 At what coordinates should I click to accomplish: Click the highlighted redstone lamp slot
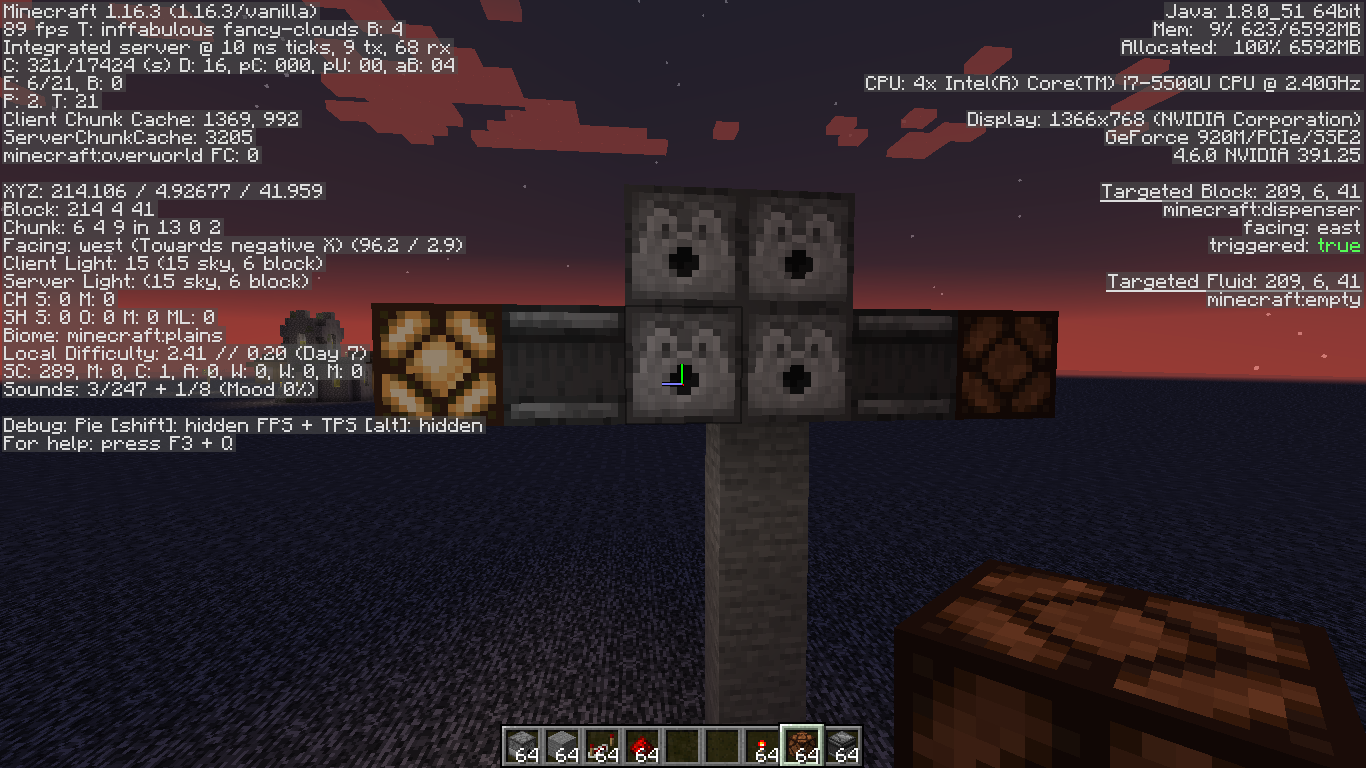click(x=801, y=746)
